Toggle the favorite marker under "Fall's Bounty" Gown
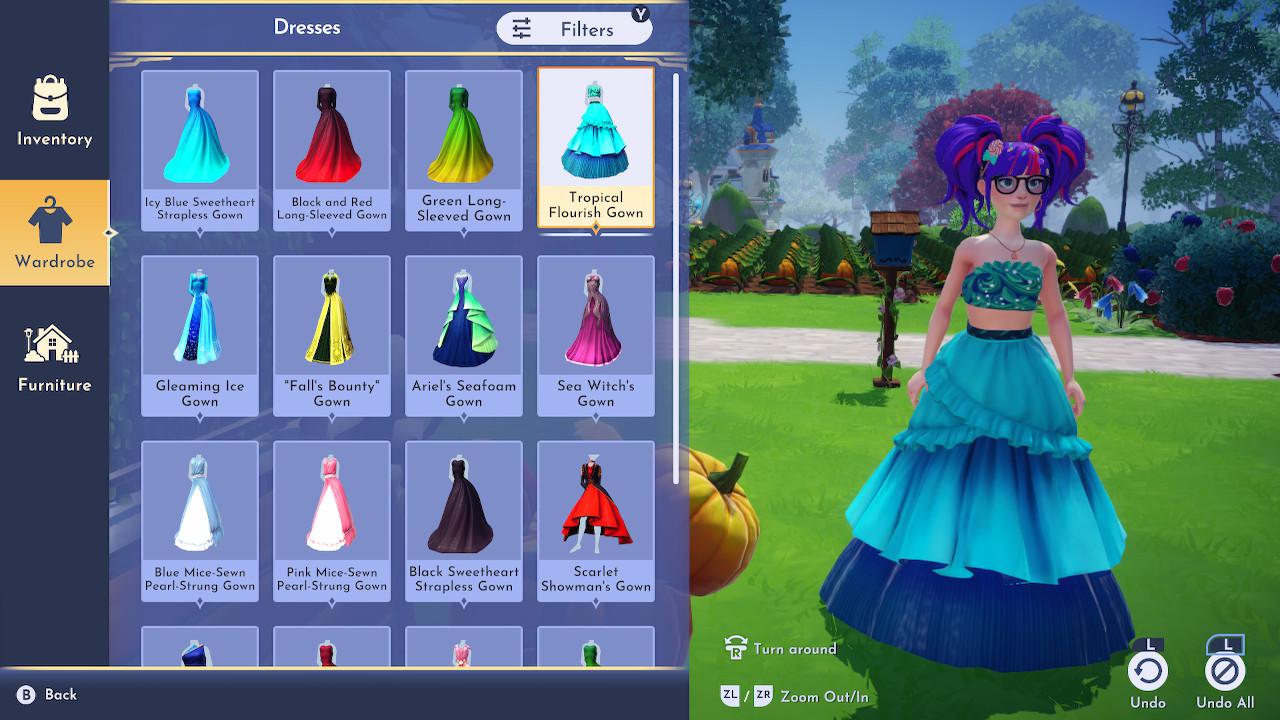Screen dimensions: 1280x720 (x=331, y=415)
